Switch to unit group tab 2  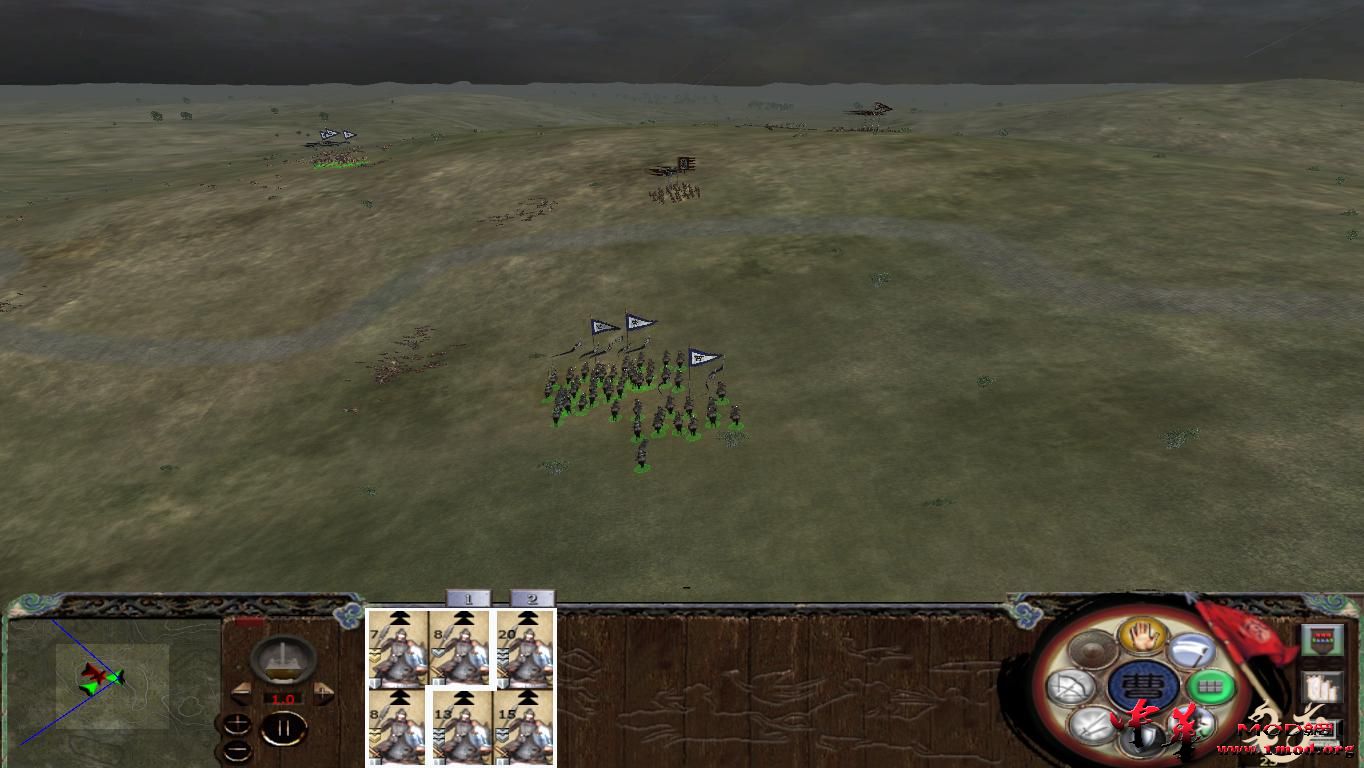(x=531, y=599)
